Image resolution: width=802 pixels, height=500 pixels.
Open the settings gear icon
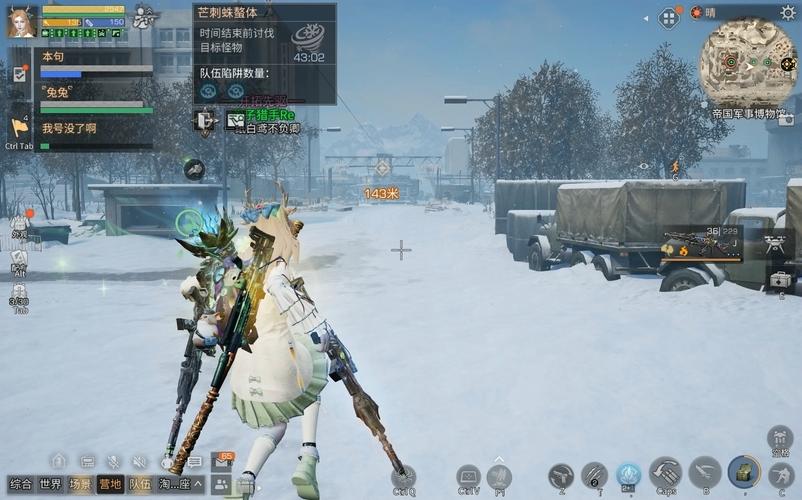coord(788,12)
